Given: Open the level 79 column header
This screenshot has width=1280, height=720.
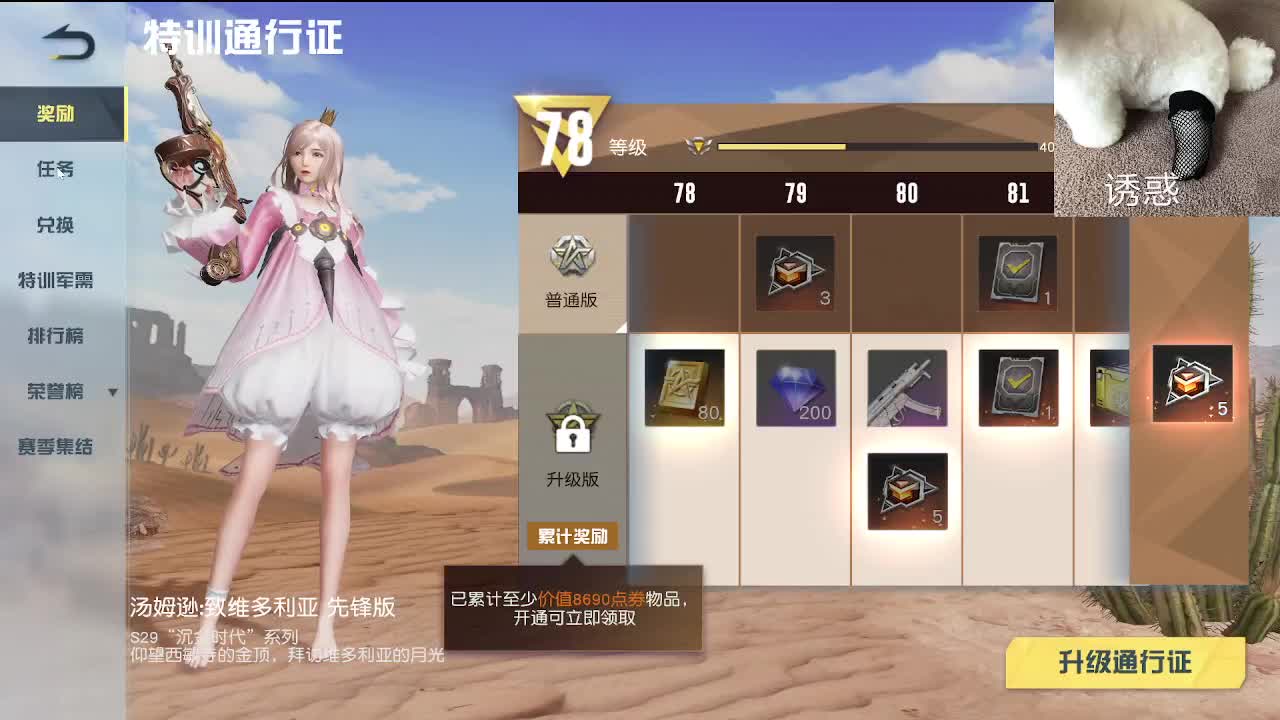Looking at the screenshot, I should pos(796,193).
